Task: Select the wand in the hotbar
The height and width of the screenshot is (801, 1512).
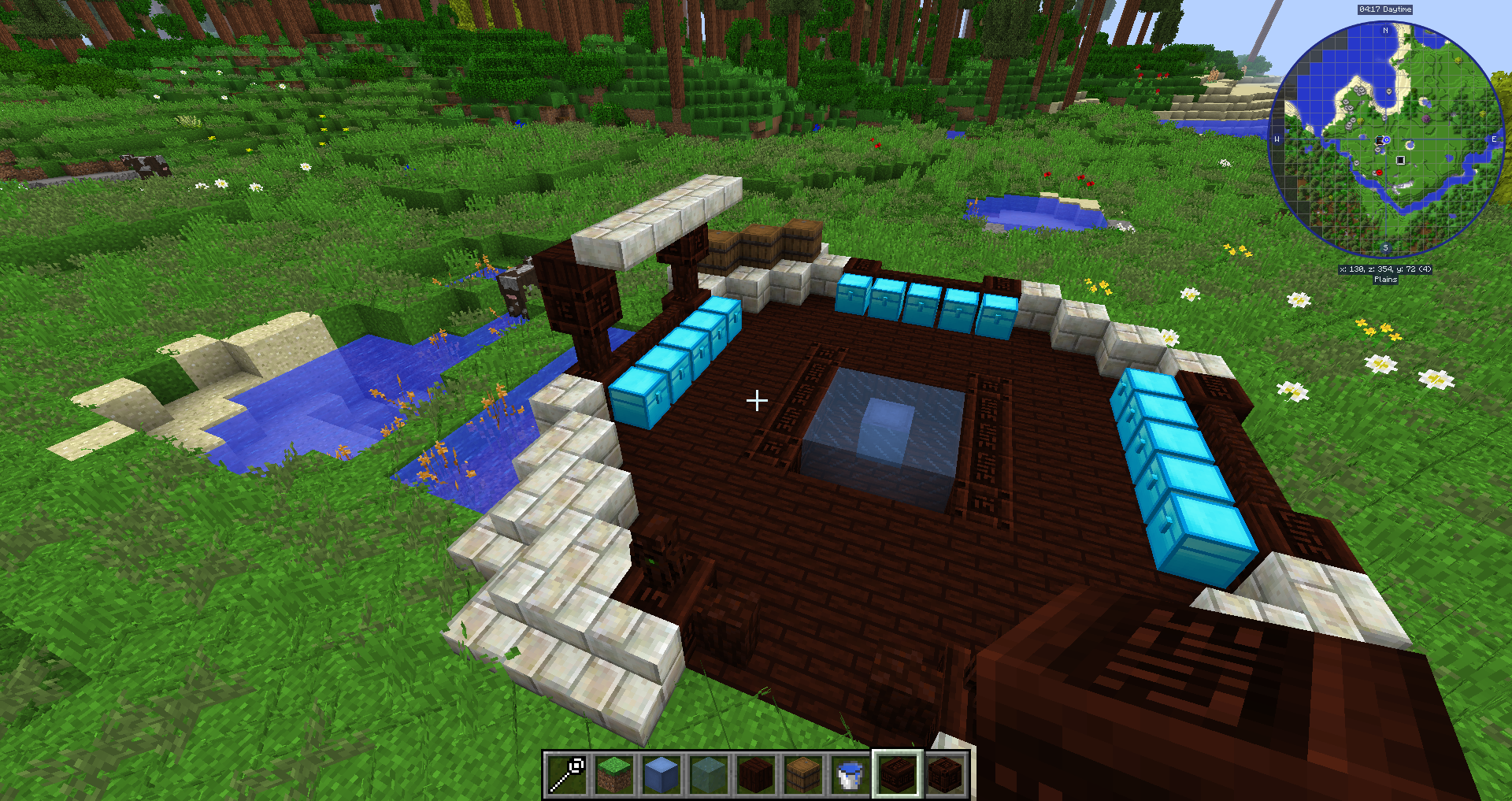Action: tap(567, 774)
